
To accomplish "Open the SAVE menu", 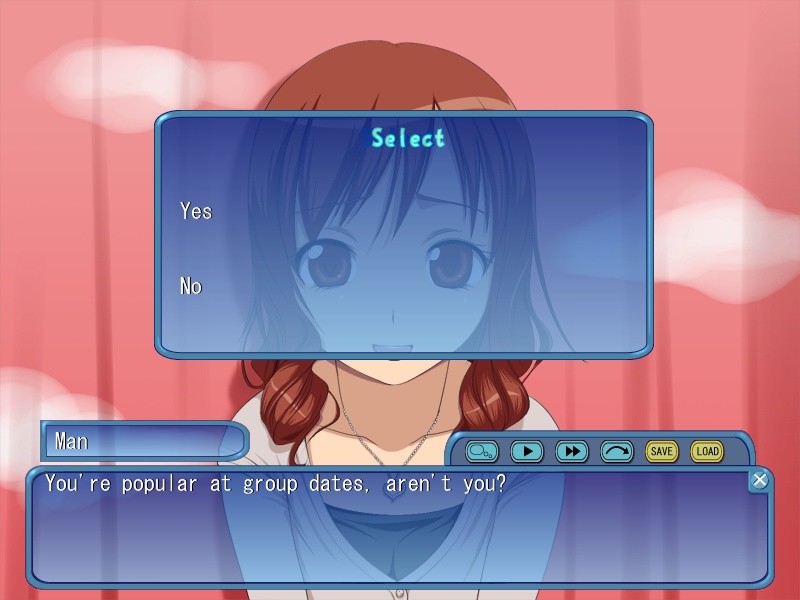I will coord(661,451).
